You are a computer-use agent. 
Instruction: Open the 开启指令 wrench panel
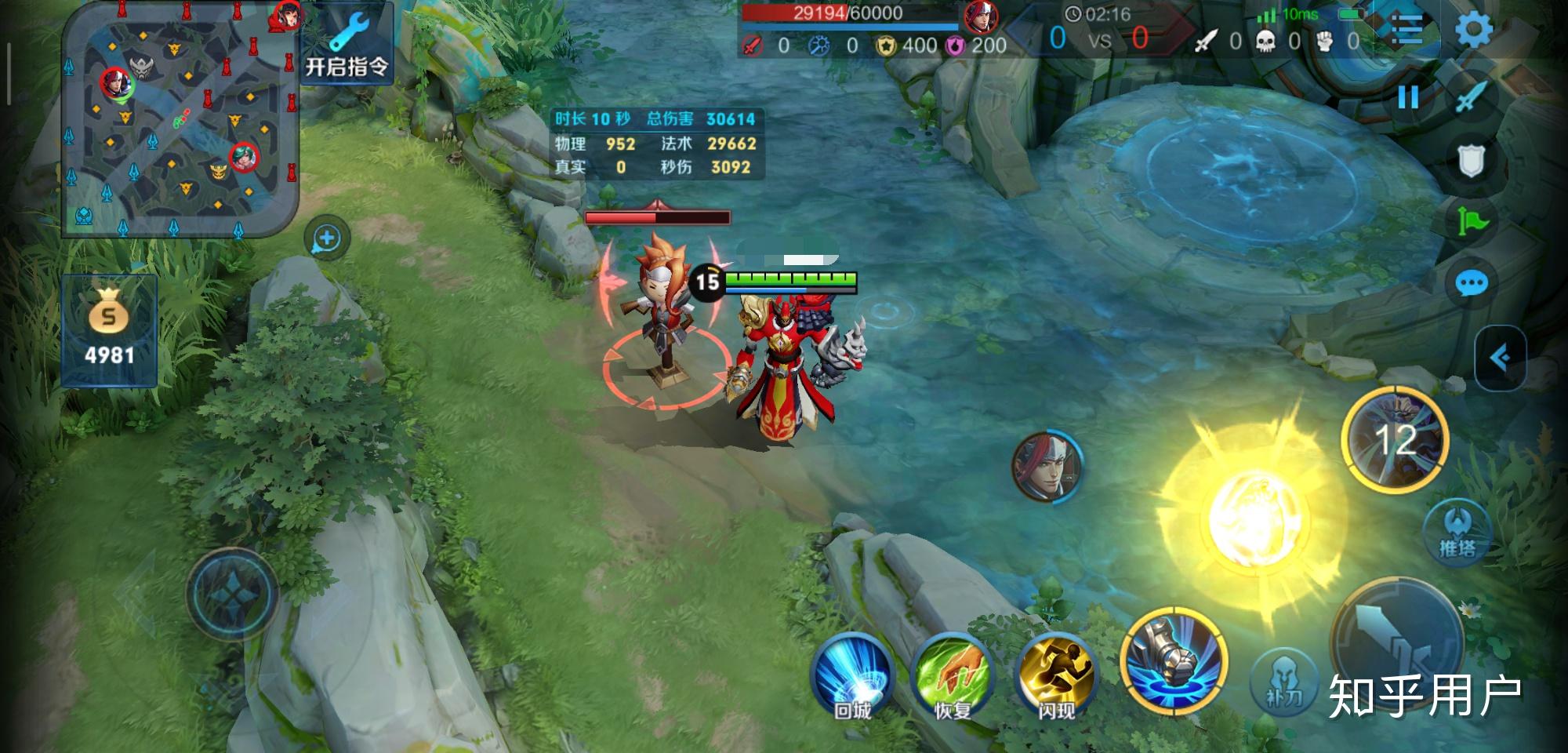click(x=347, y=44)
